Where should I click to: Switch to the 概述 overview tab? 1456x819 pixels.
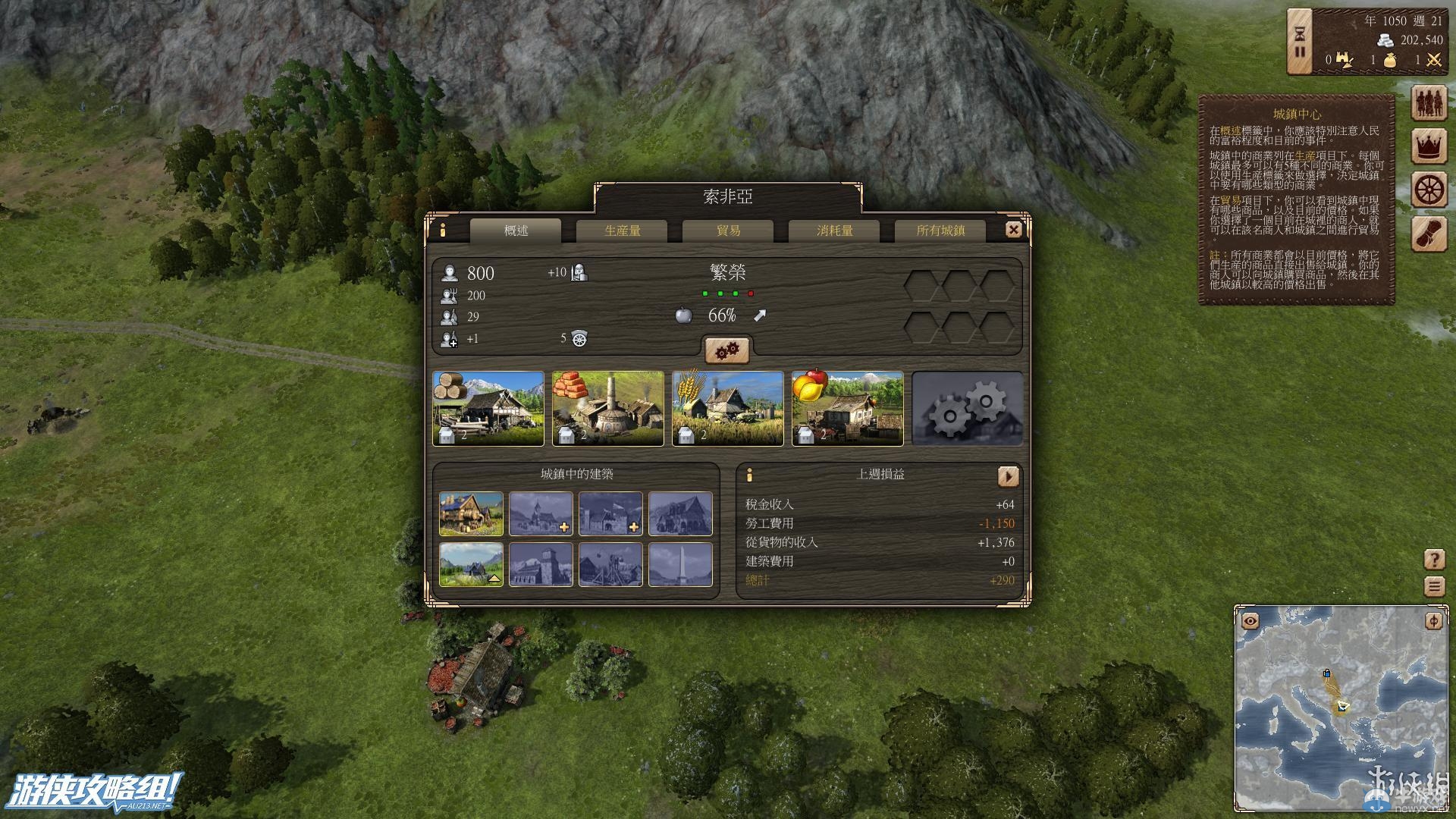click(x=516, y=231)
